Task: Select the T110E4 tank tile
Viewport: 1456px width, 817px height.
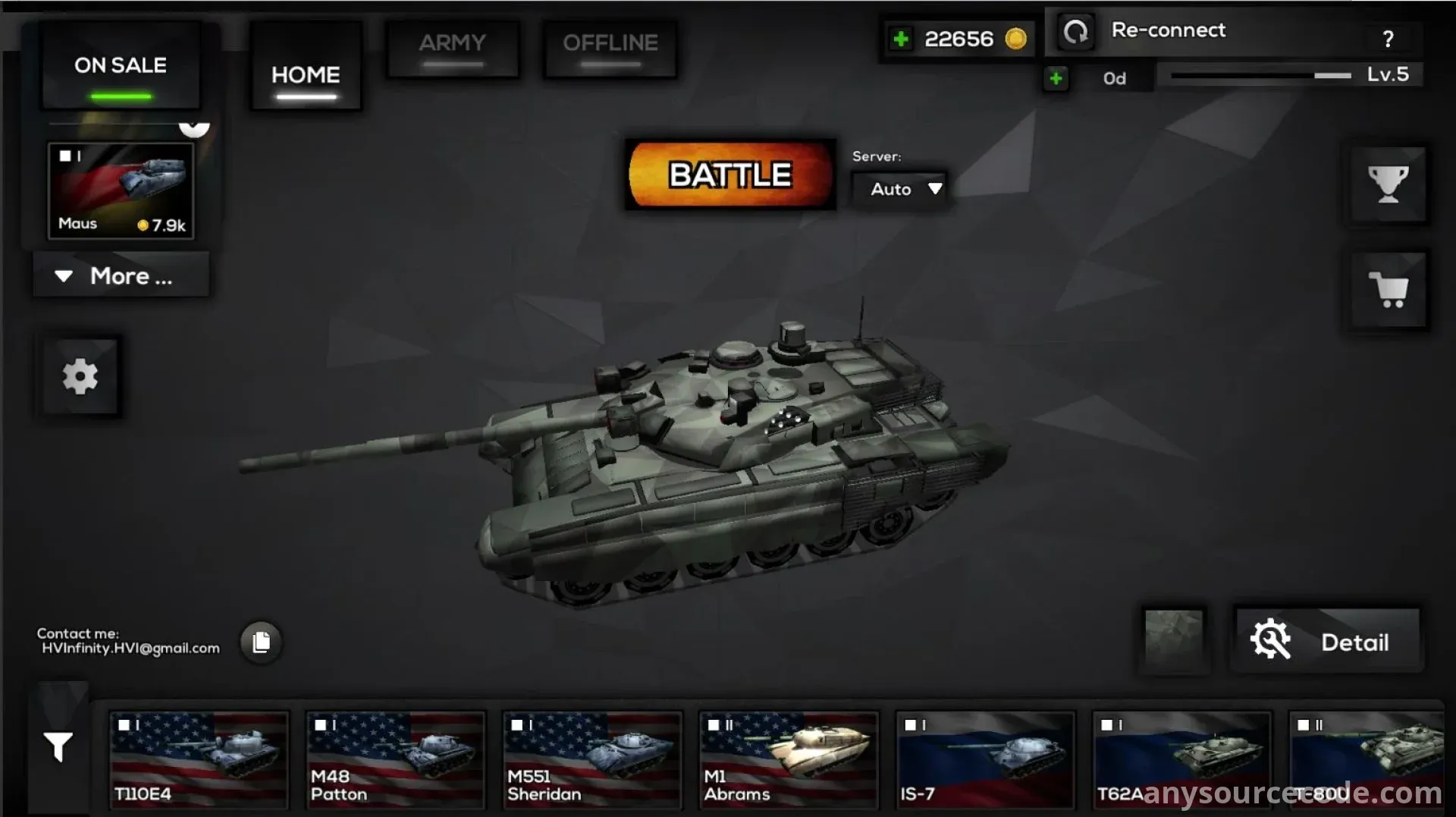Action: (x=199, y=759)
